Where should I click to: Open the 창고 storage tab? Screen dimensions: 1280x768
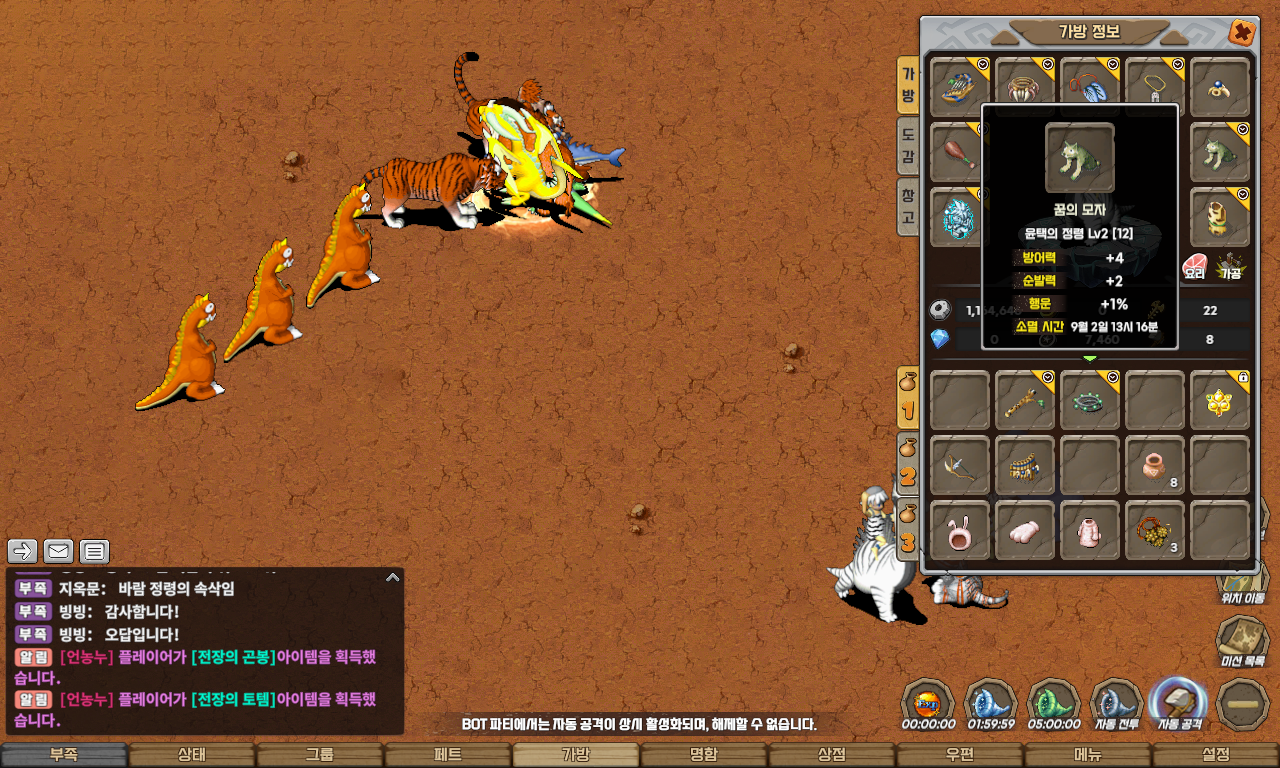tap(908, 205)
